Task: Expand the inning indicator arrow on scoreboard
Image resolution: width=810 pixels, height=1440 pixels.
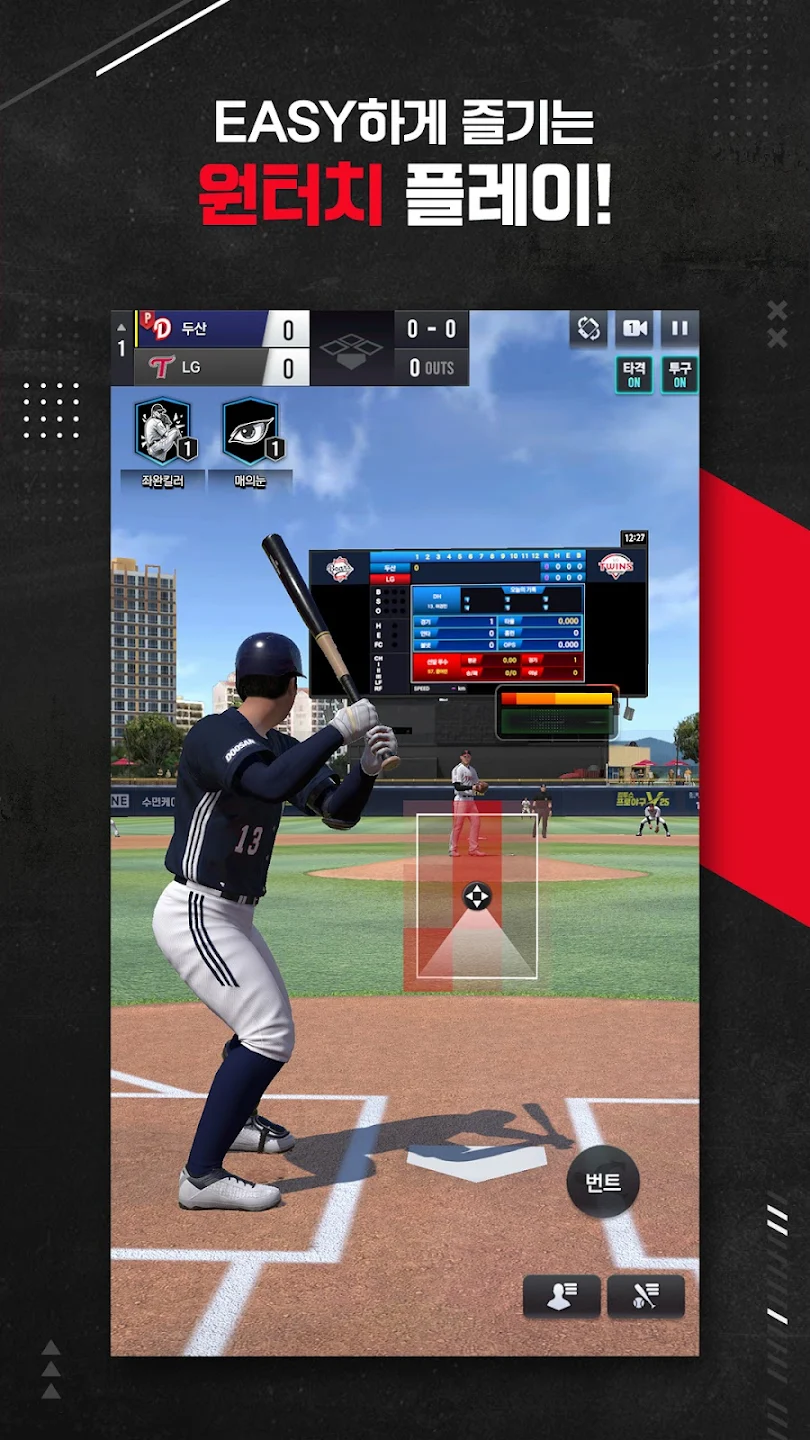Action: pos(122,327)
